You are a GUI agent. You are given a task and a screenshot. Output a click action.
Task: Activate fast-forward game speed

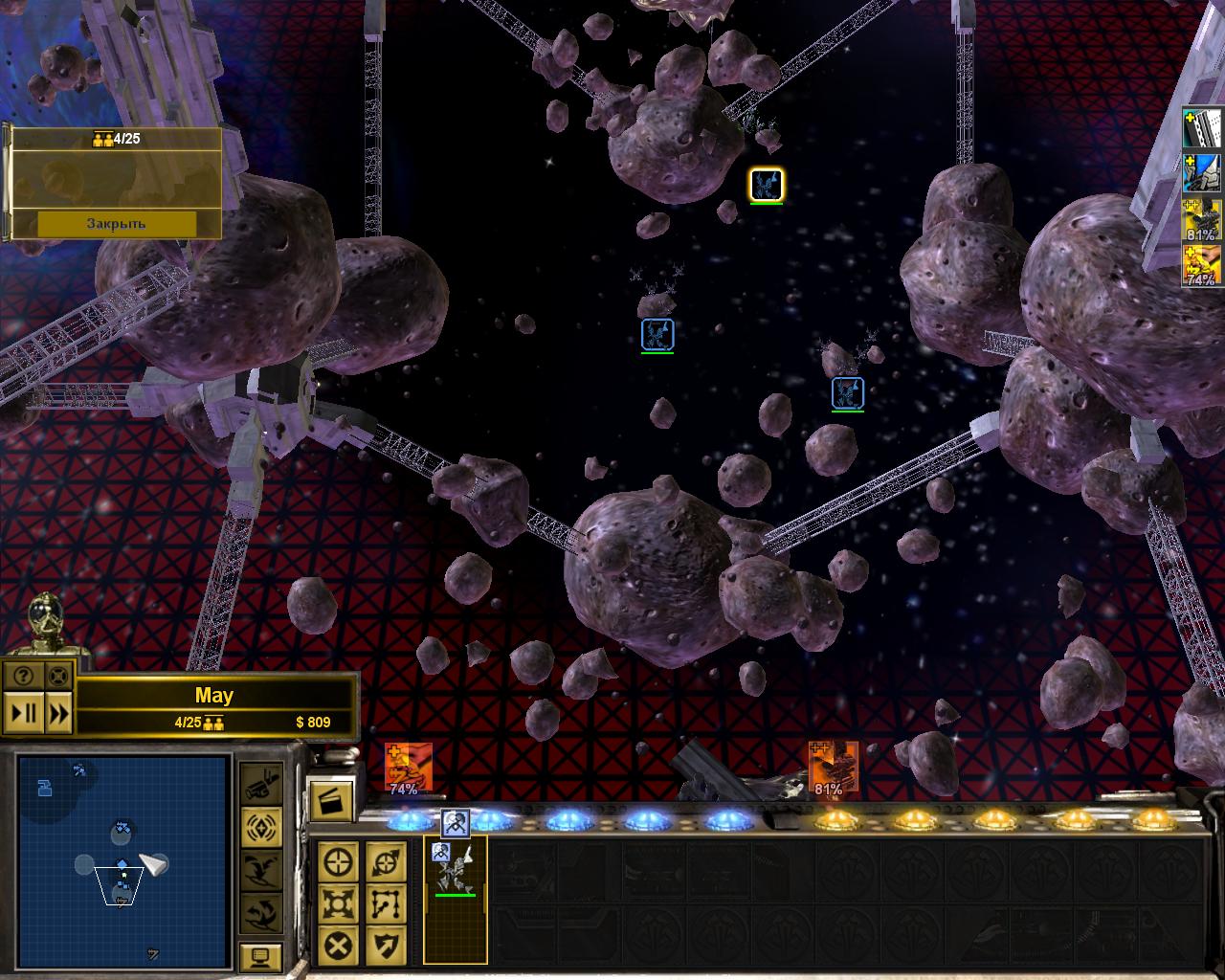(58, 713)
